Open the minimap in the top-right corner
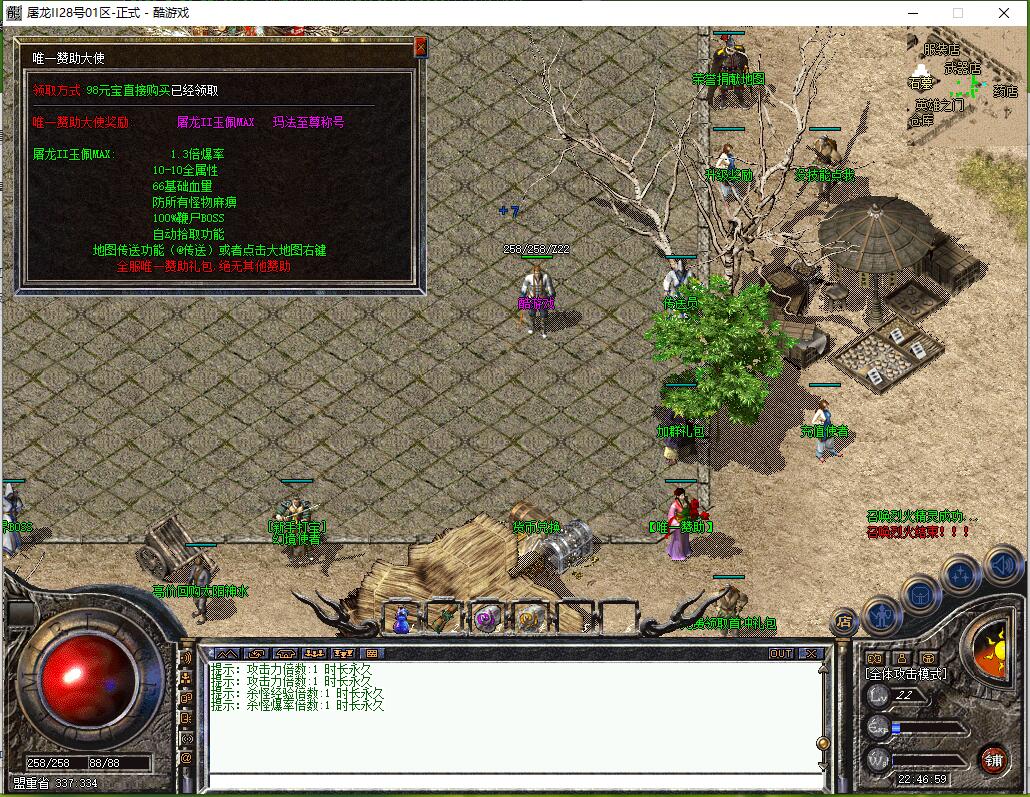The height and width of the screenshot is (797, 1030). tap(967, 87)
